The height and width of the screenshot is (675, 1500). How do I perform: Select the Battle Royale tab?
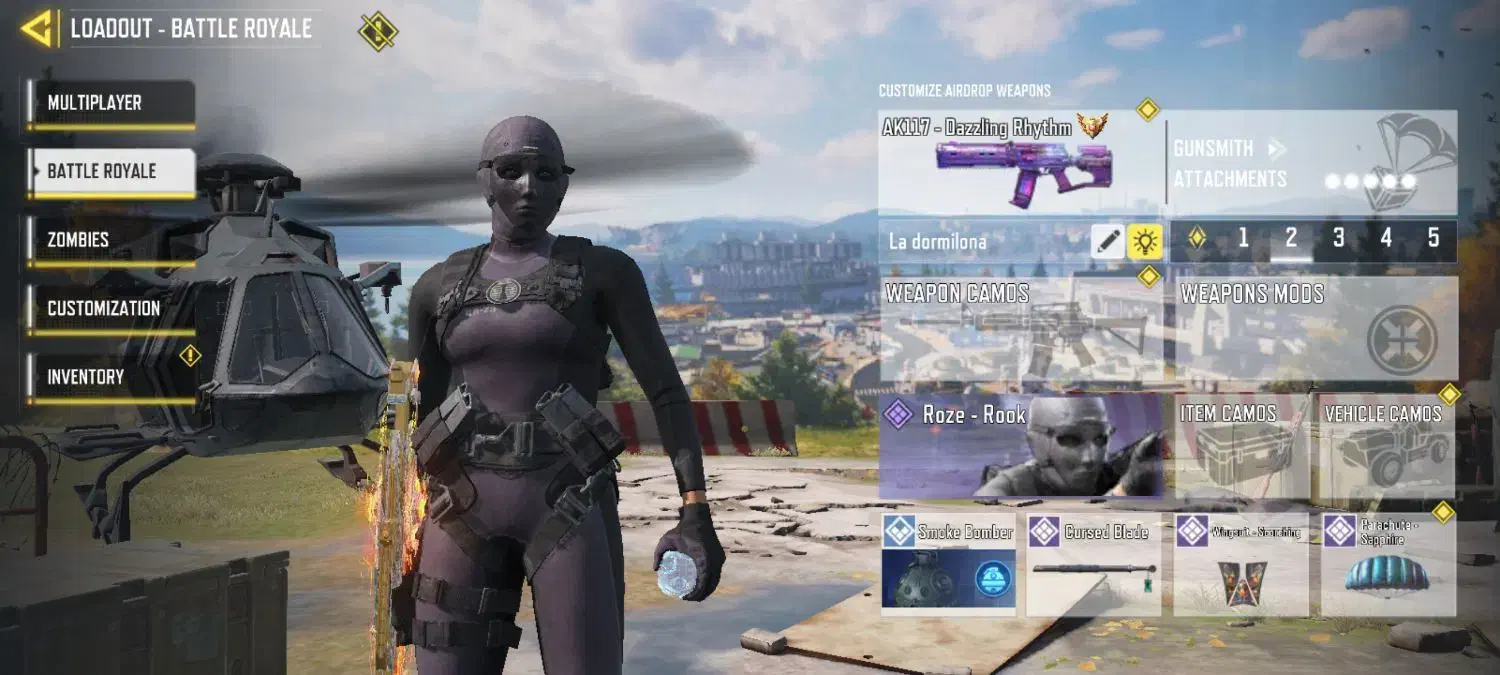[110, 171]
